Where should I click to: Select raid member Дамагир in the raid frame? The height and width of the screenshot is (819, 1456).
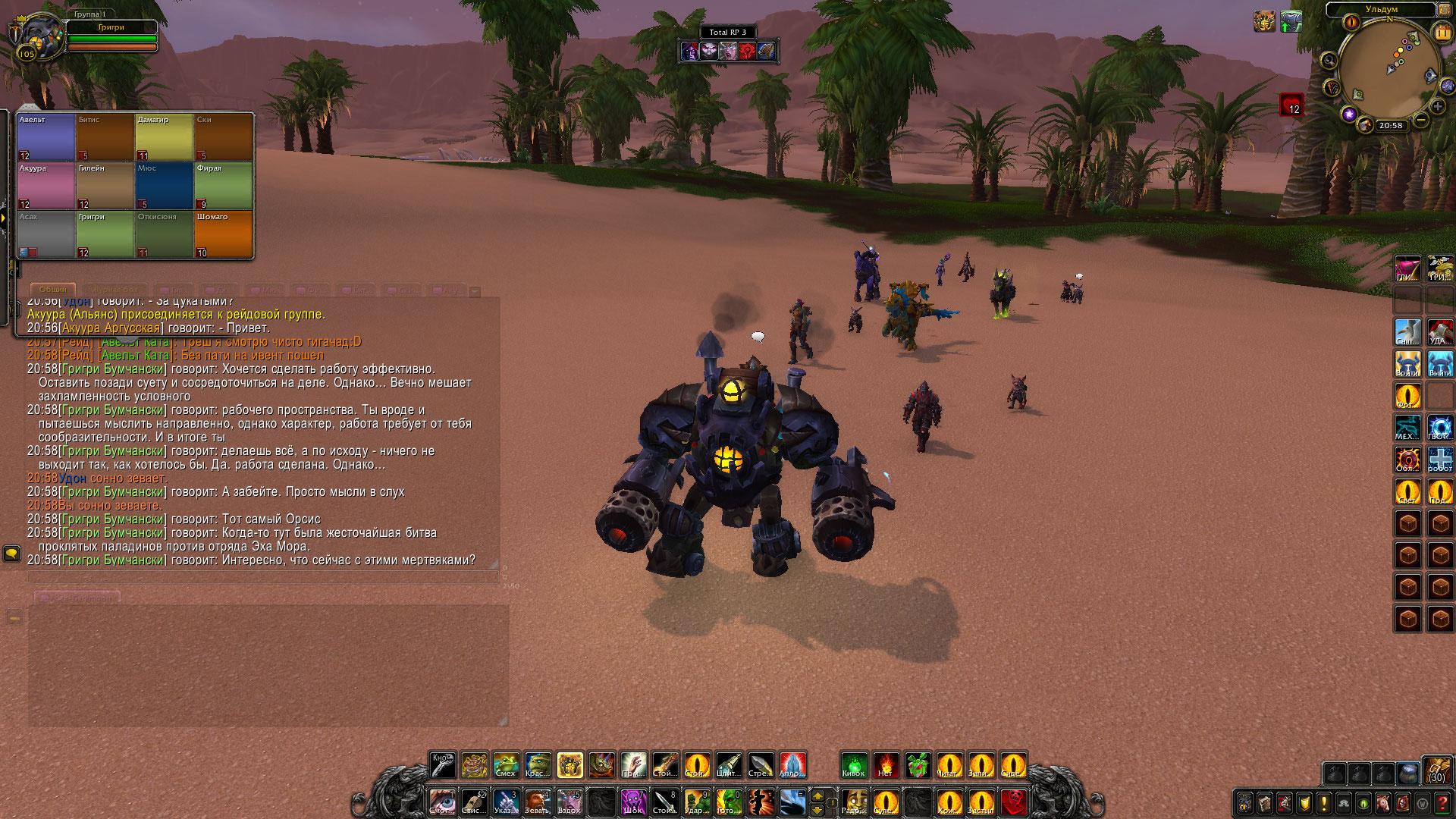point(165,137)
